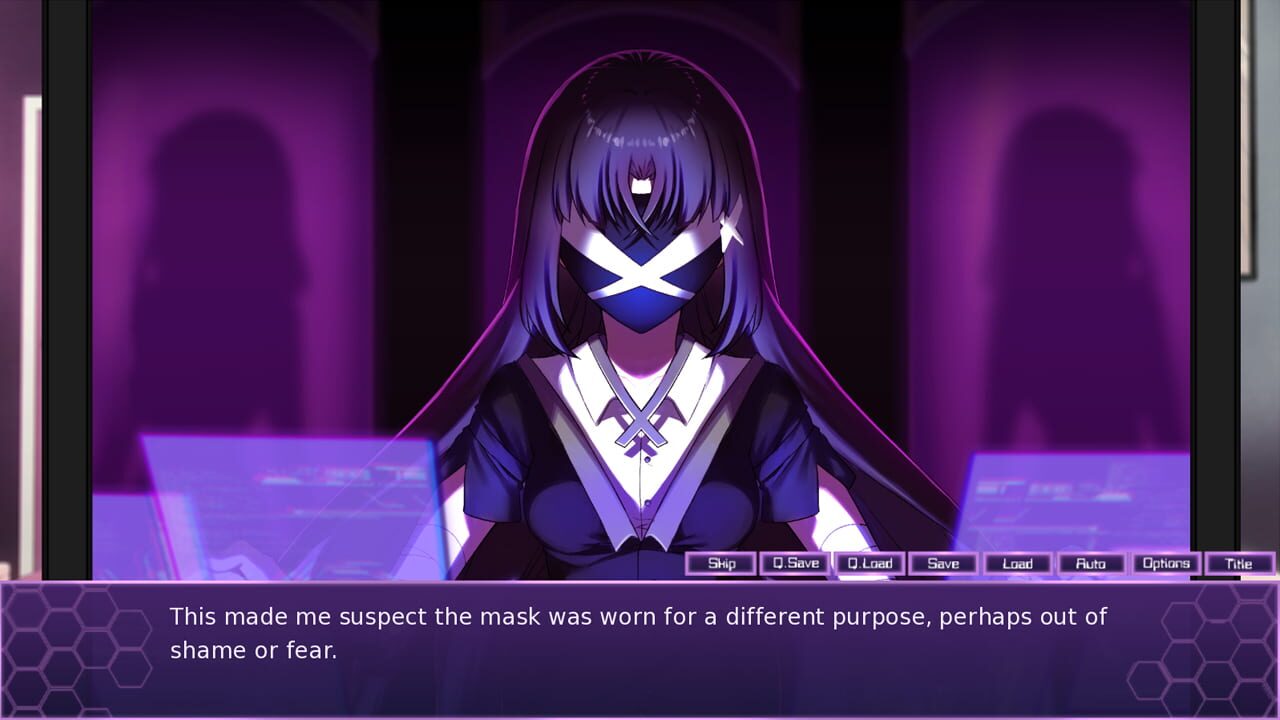This screenshot has height=720, width=1280.
Task: Open the Load menu
Action: (x=1017, y=563)
